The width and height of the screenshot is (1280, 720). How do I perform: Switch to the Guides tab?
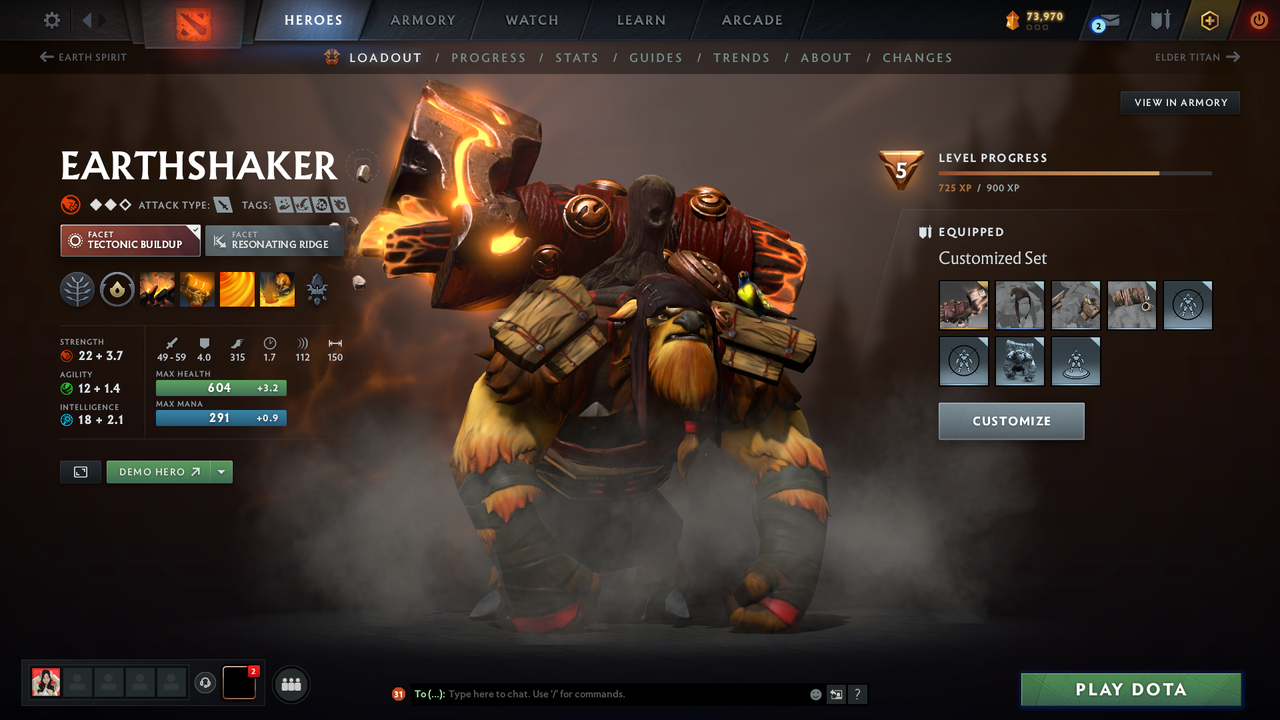[656, 58]
